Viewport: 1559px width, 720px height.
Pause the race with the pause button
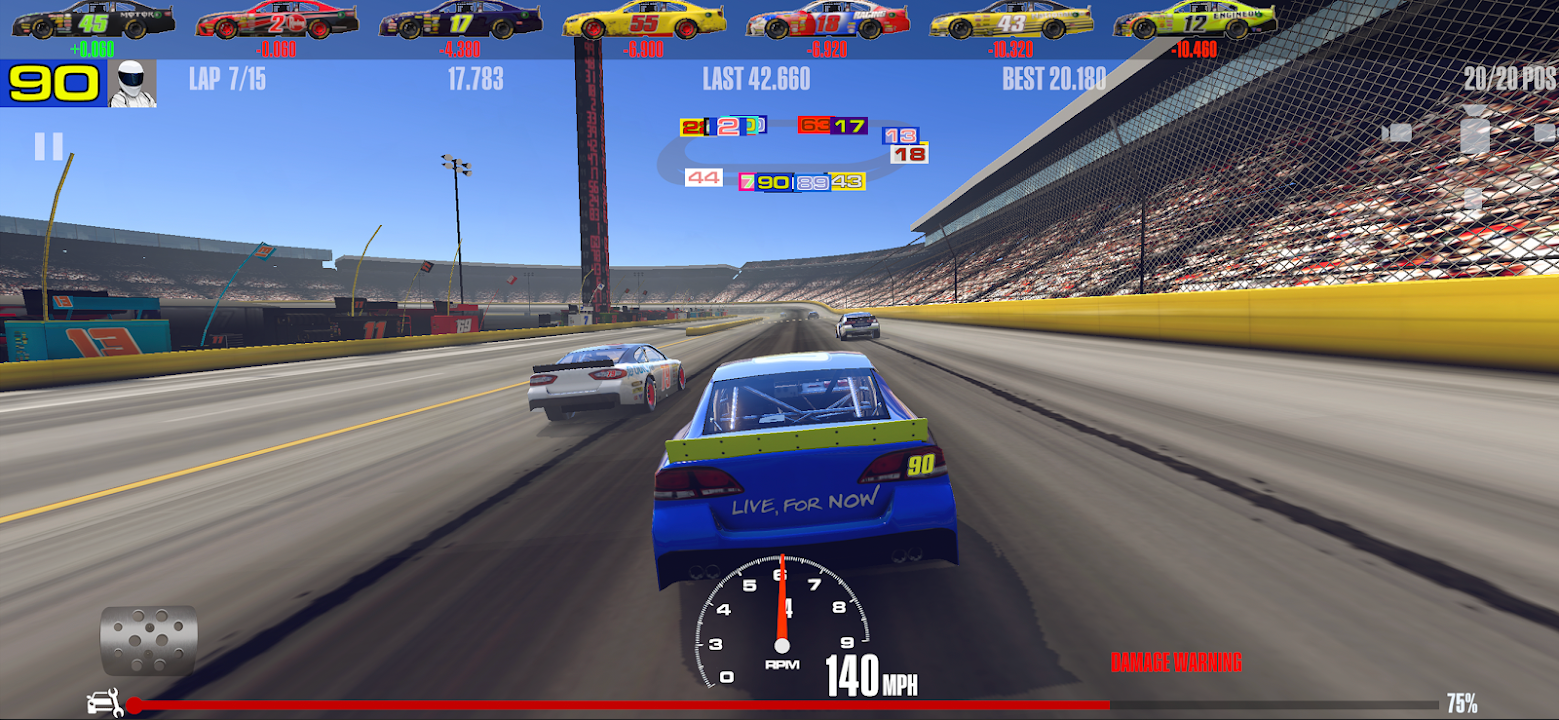[x=48, y=147]
